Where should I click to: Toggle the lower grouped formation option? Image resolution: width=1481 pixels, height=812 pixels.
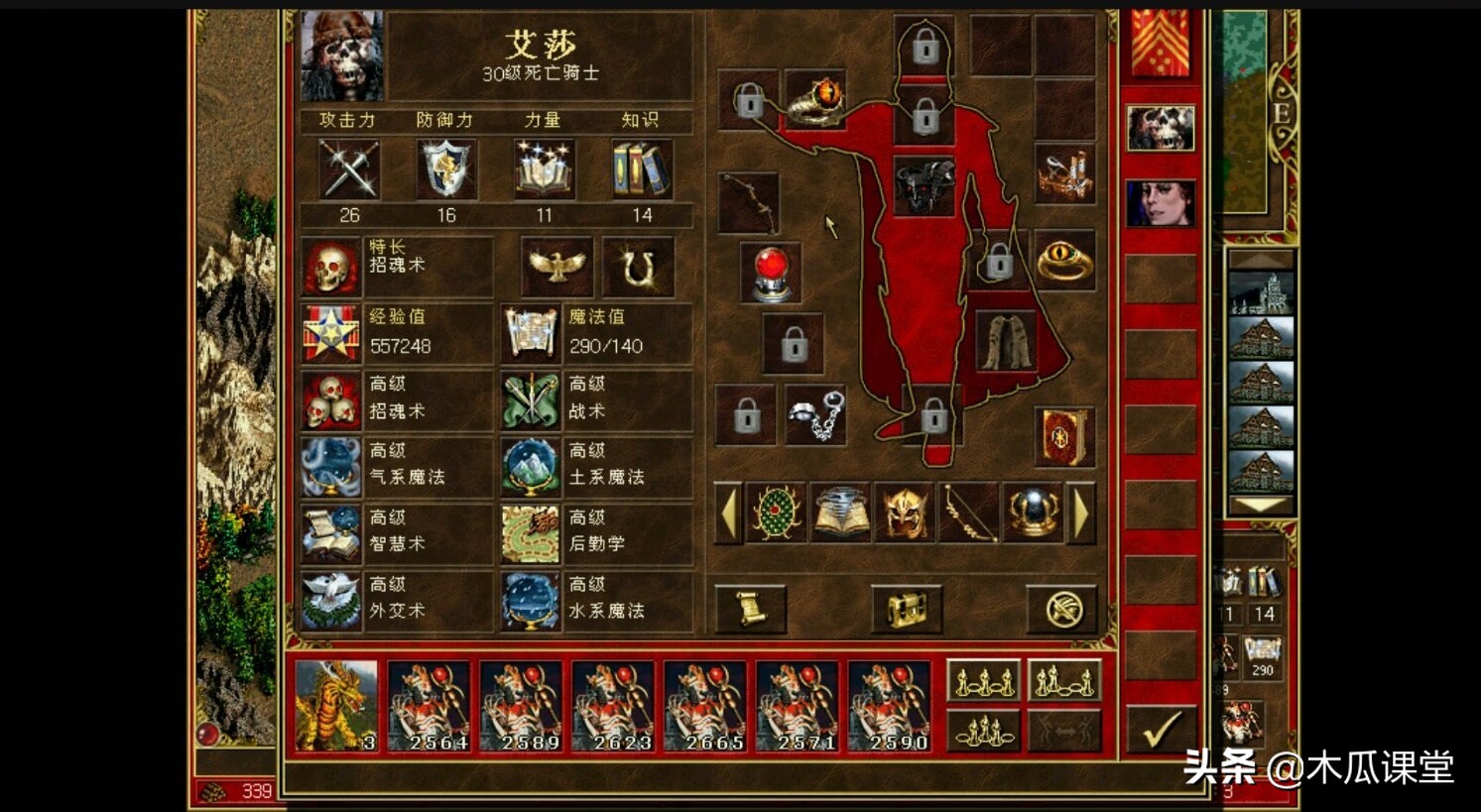(x=984, y=731)
